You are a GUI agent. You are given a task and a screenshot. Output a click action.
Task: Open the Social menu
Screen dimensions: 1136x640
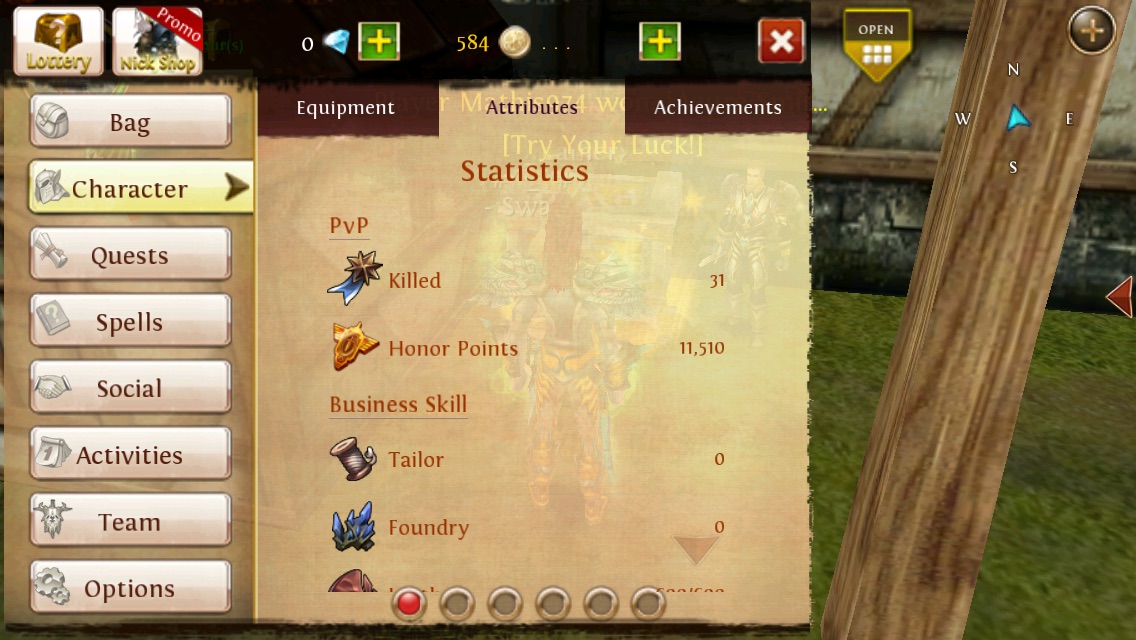click(x=130, y=388)
